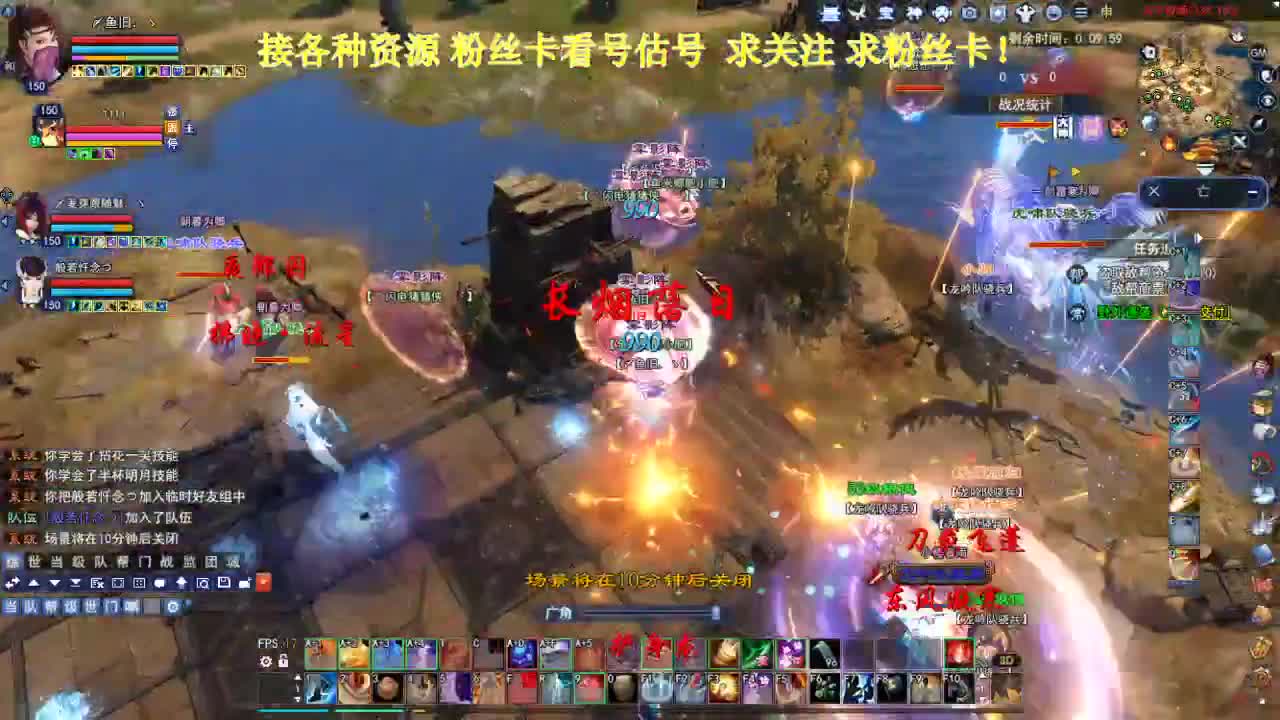Click the eye icon beside the minimap
The image size is (1280, 720).
[1267, 100]
